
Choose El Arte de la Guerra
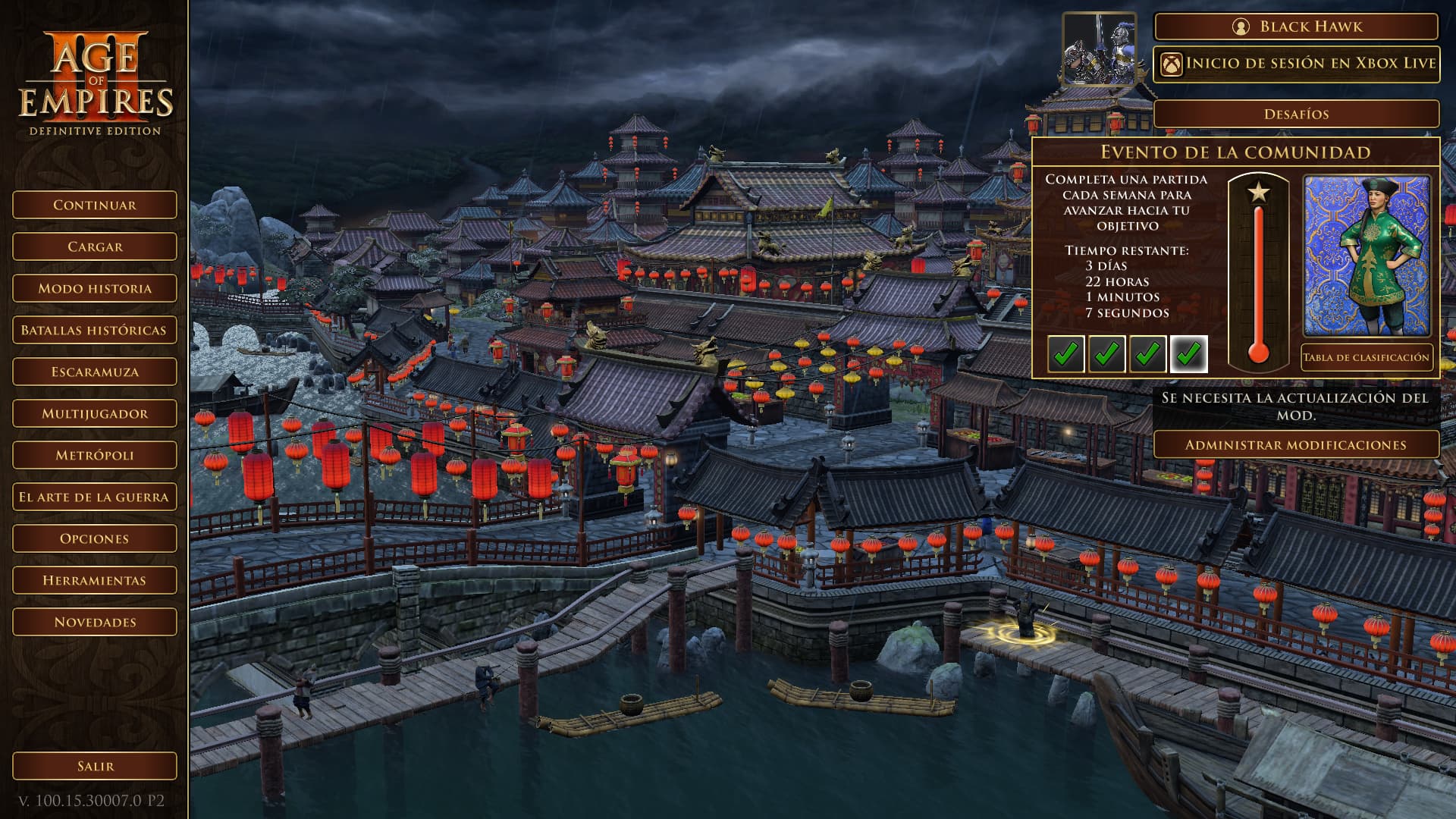[95, 497]
